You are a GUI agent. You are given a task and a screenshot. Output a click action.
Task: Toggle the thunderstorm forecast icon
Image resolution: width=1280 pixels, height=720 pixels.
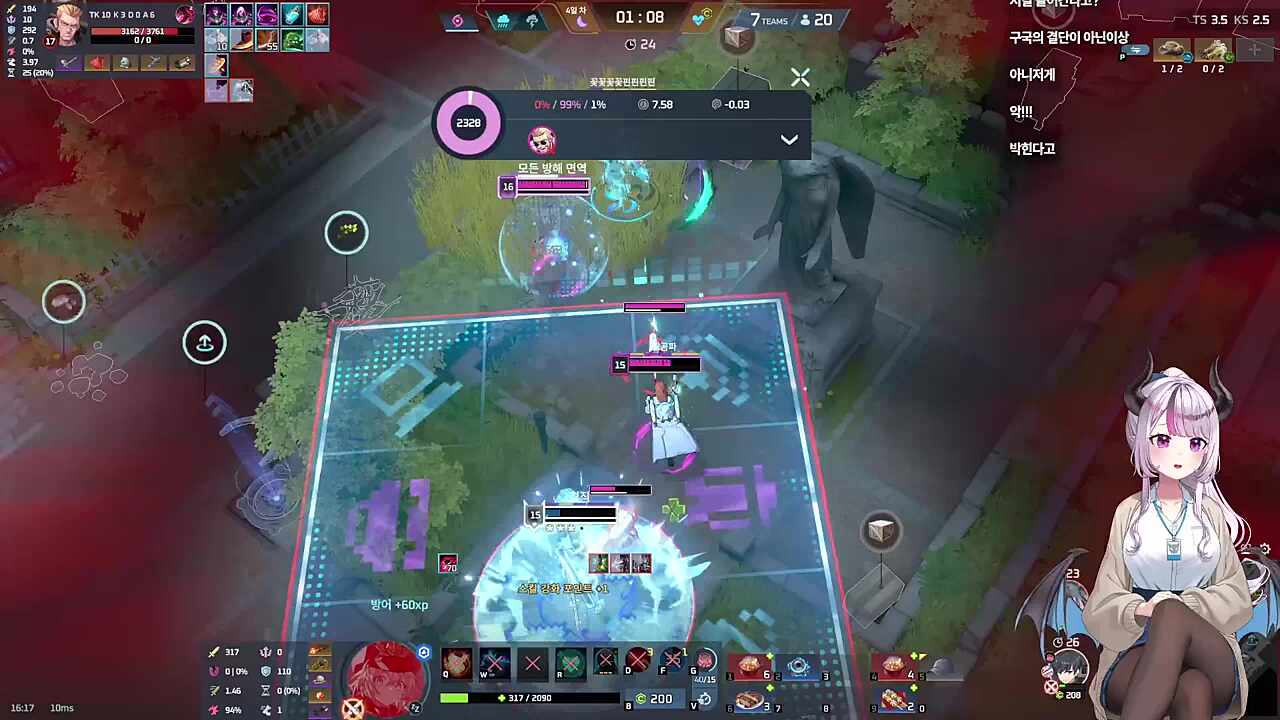533,20
